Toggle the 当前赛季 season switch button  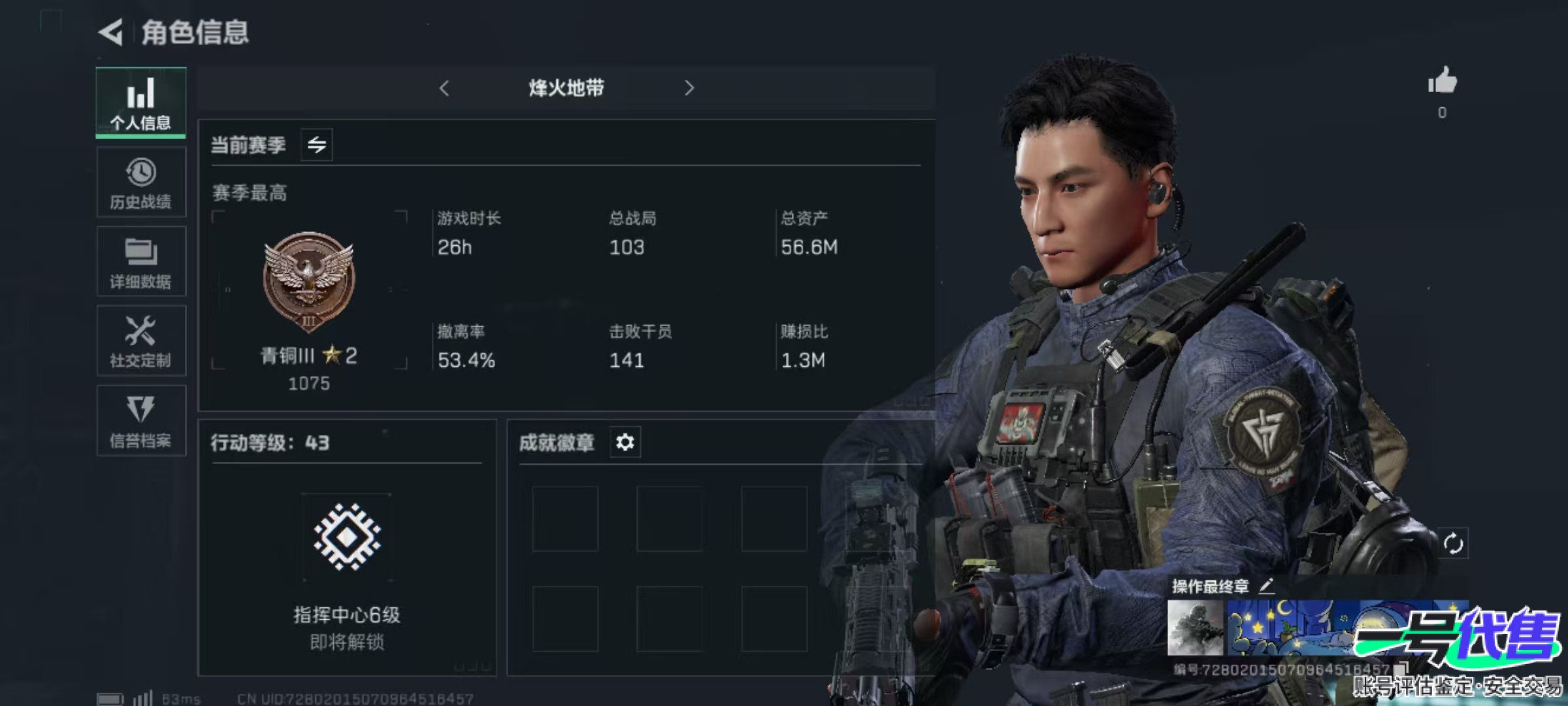click(x=317, y=144)
